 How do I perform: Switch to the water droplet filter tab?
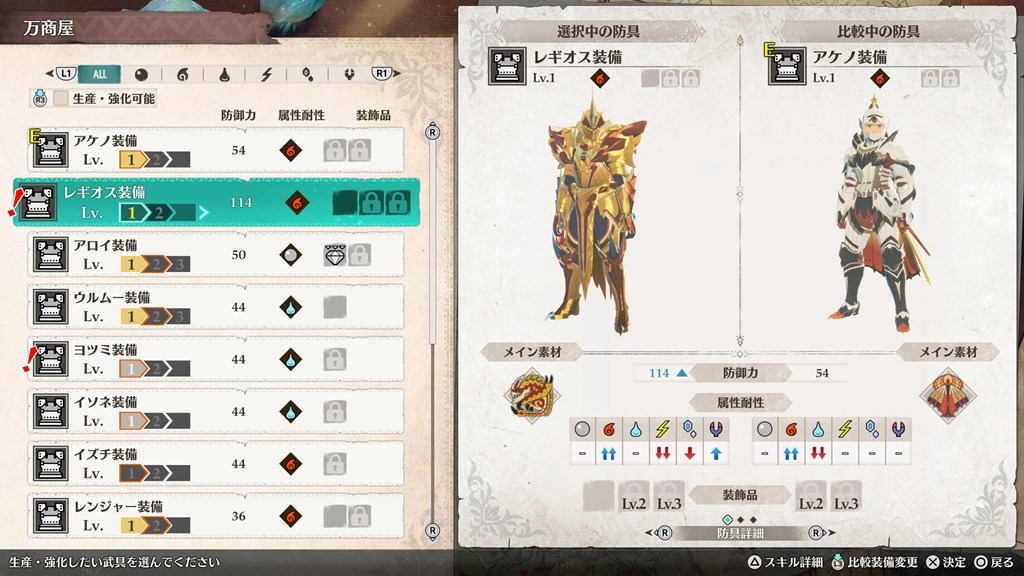(224, 73)
